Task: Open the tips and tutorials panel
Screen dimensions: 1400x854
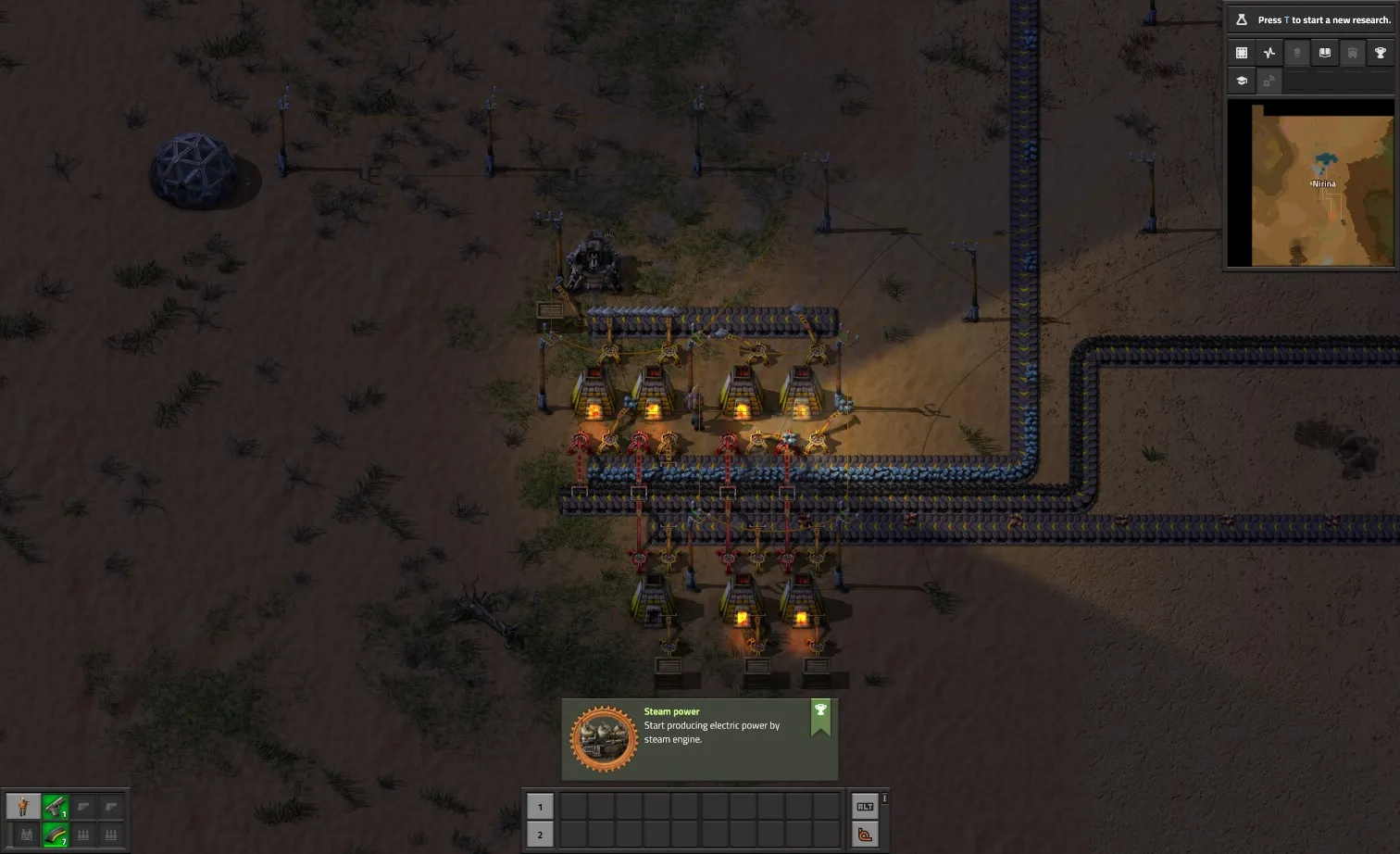Action: (1241, 81)
